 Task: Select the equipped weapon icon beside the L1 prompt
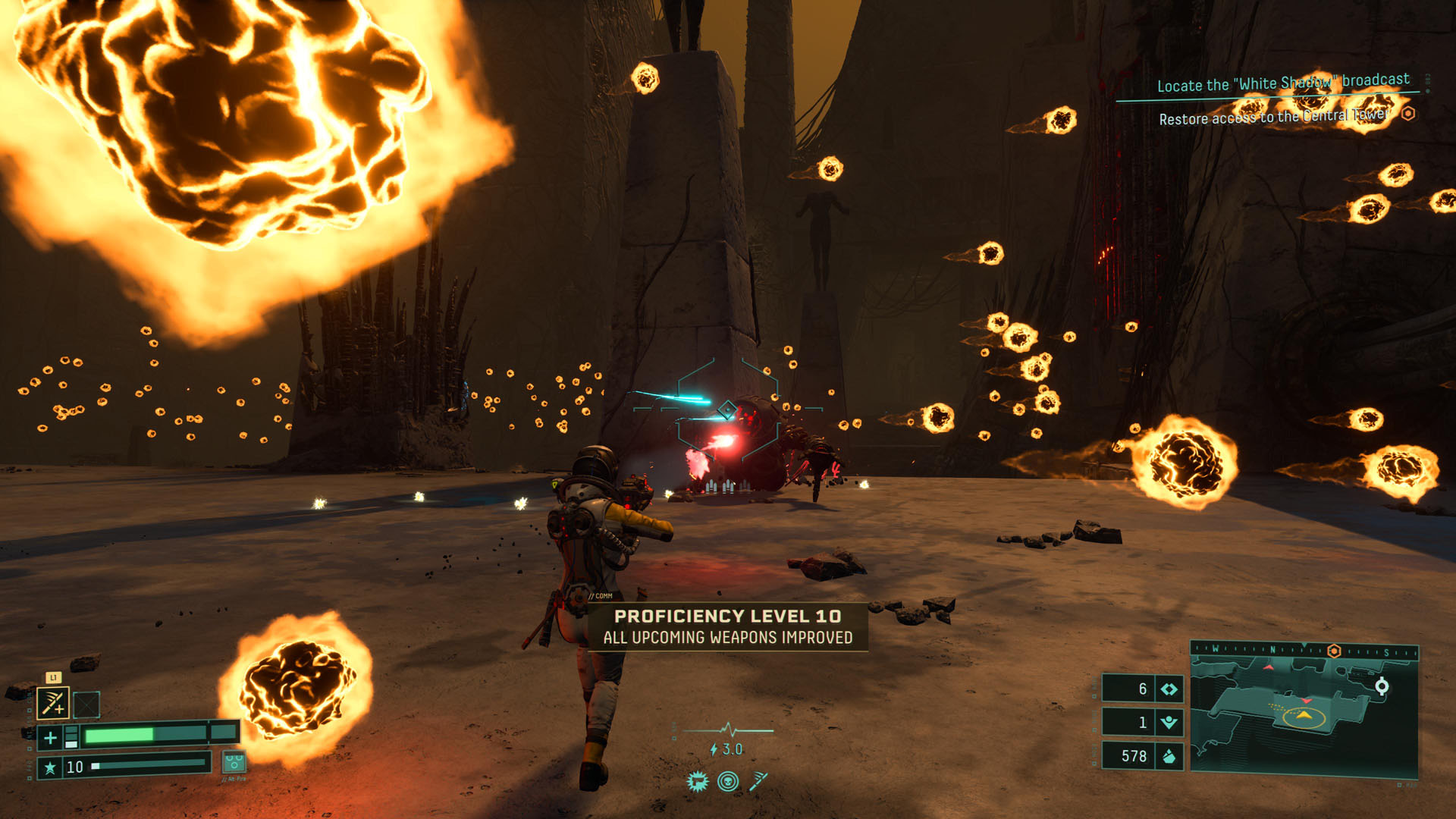point(54,702)
